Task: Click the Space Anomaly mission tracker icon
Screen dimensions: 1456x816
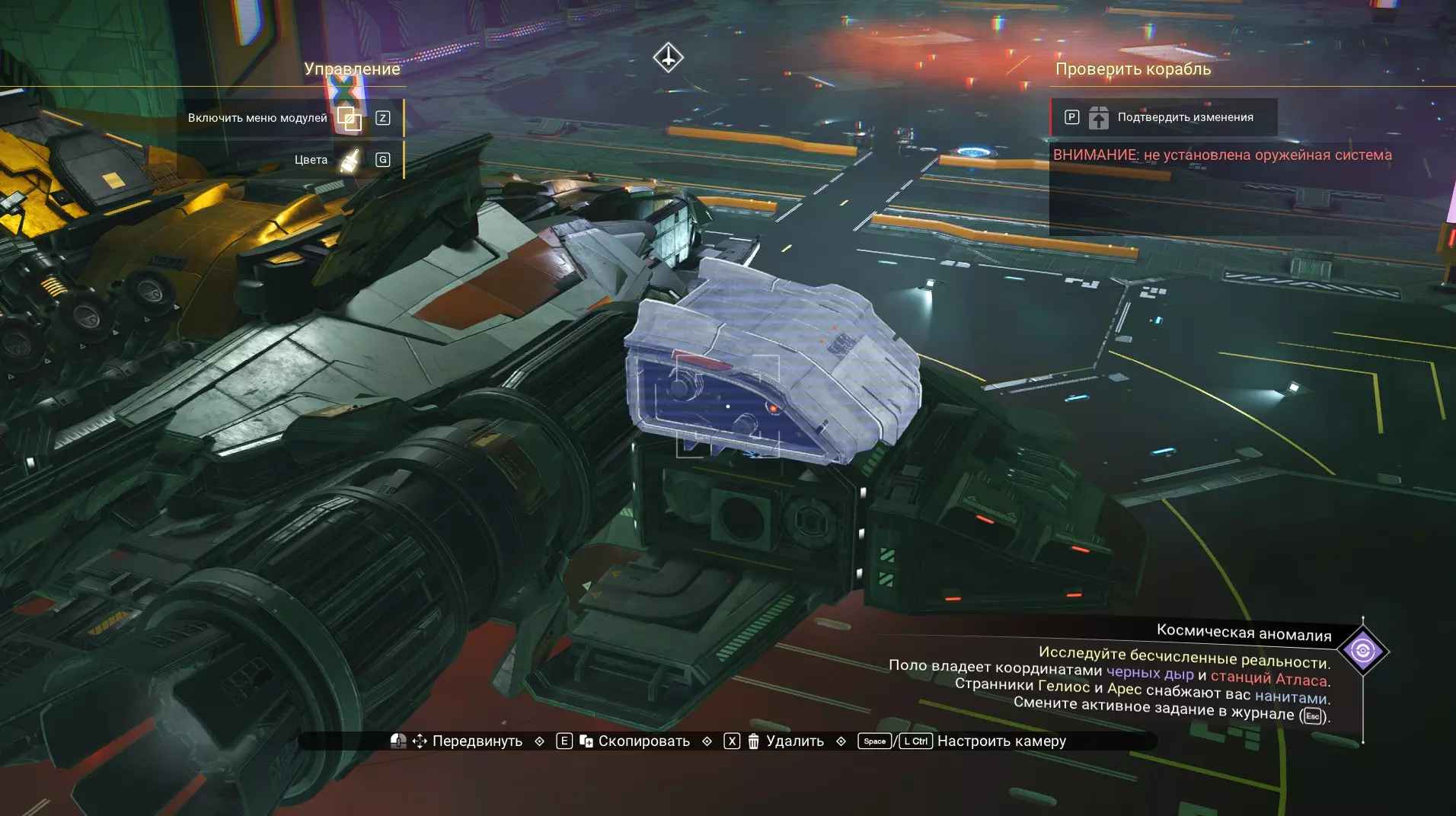Action: 1362,651
